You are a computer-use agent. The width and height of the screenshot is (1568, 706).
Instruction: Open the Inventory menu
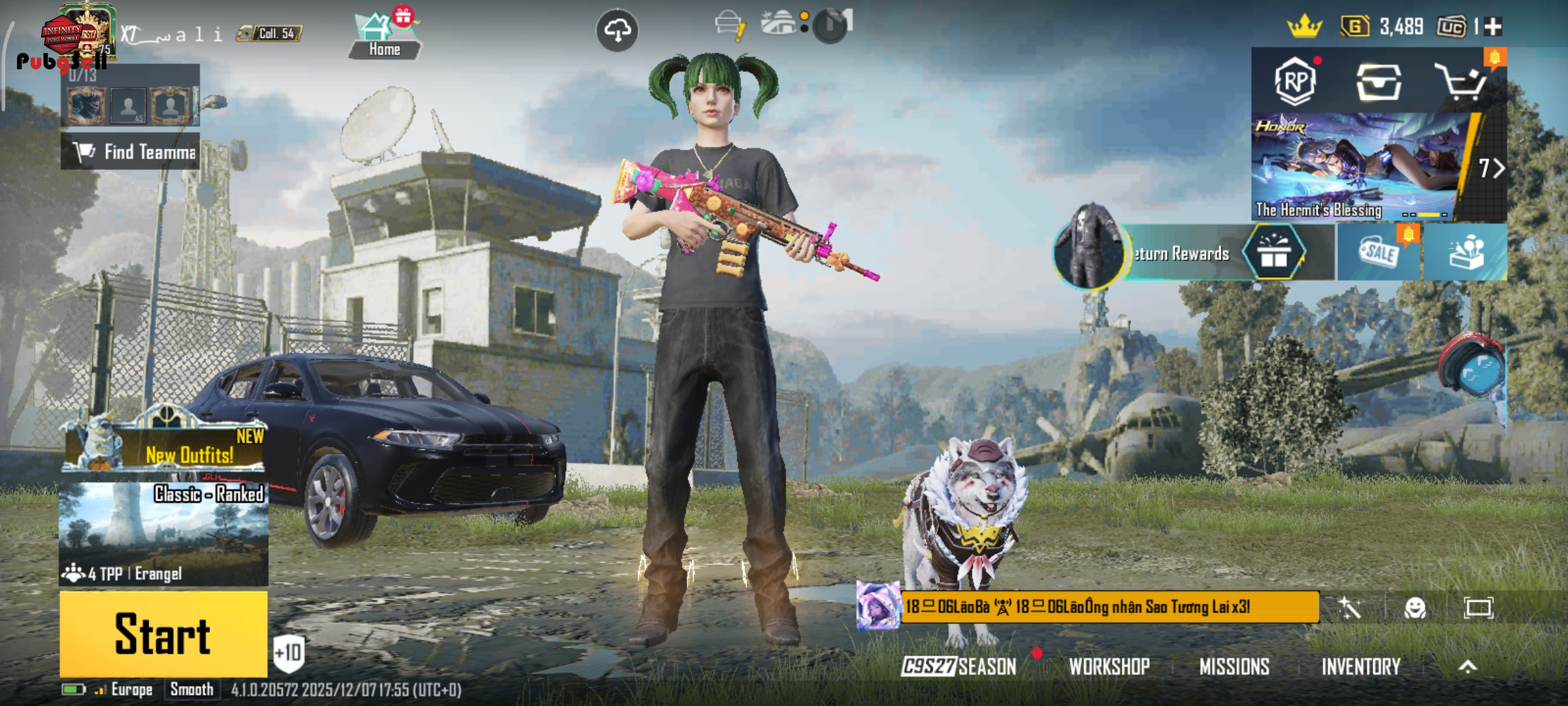click(1361, 667)
